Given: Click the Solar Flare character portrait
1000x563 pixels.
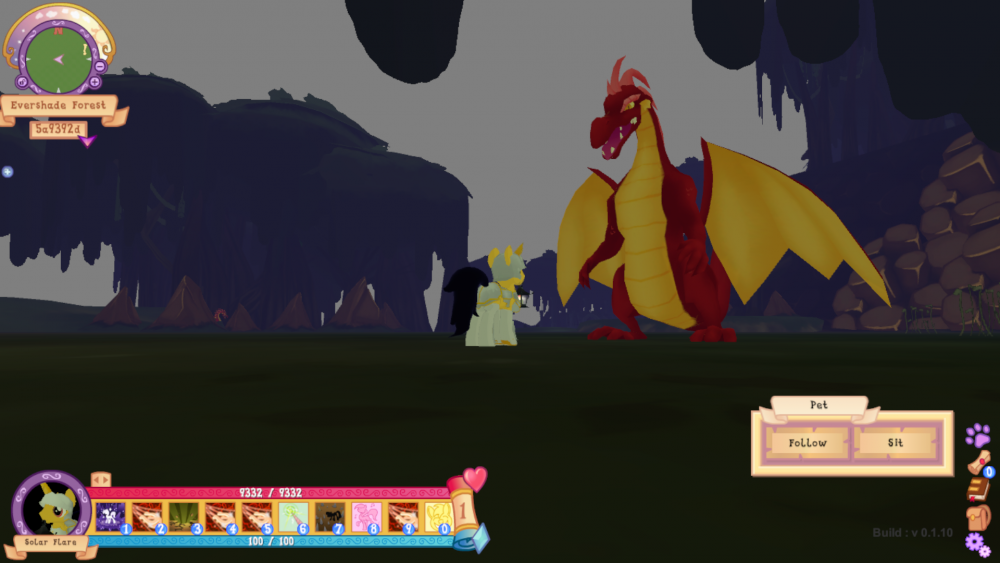Looking at the screenshot, I should pos(52,507).
